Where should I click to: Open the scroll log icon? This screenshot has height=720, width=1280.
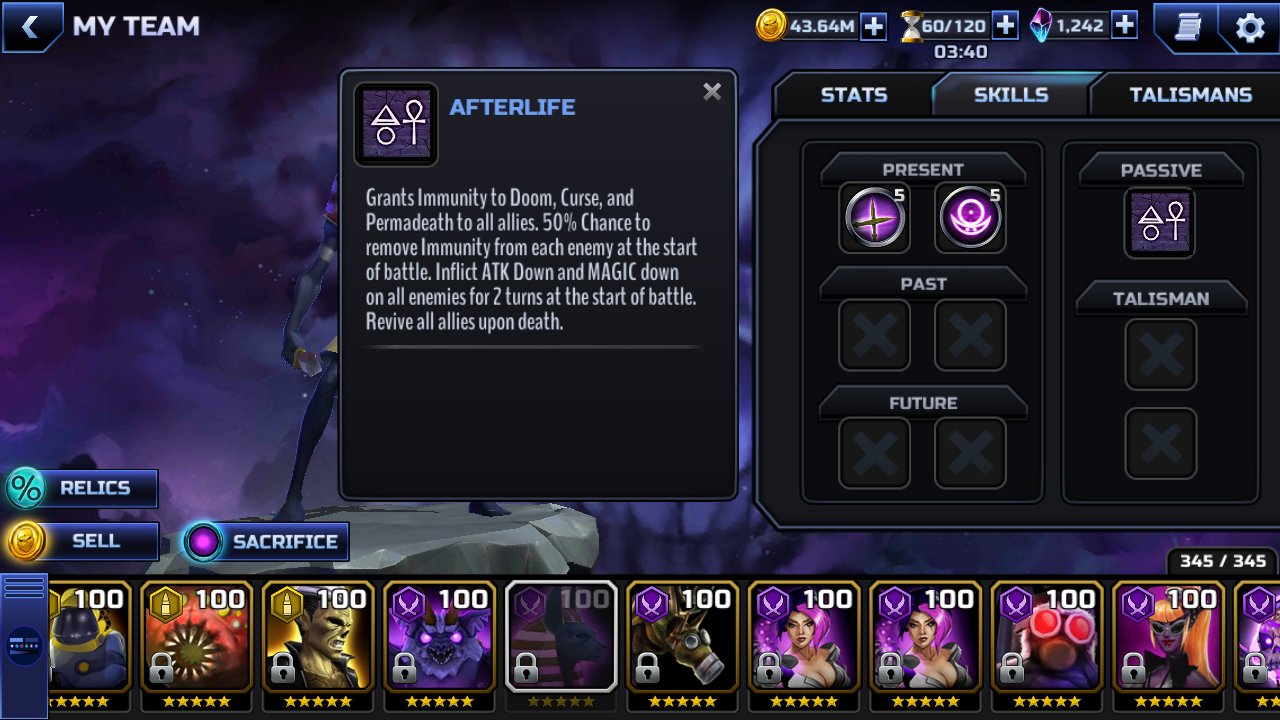(x=1187, y=27)
